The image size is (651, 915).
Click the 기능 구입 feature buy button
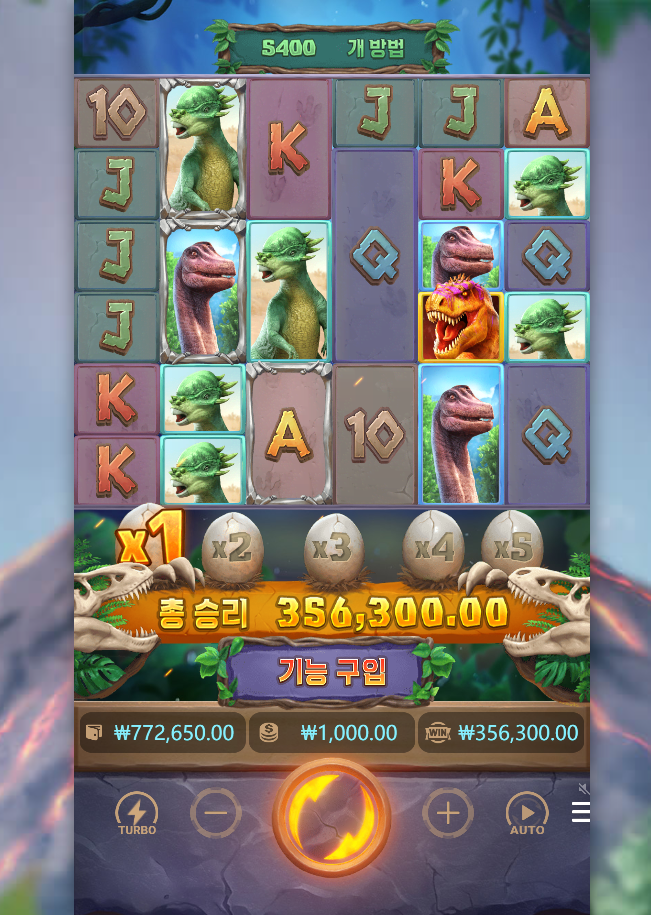click(331, 670)
